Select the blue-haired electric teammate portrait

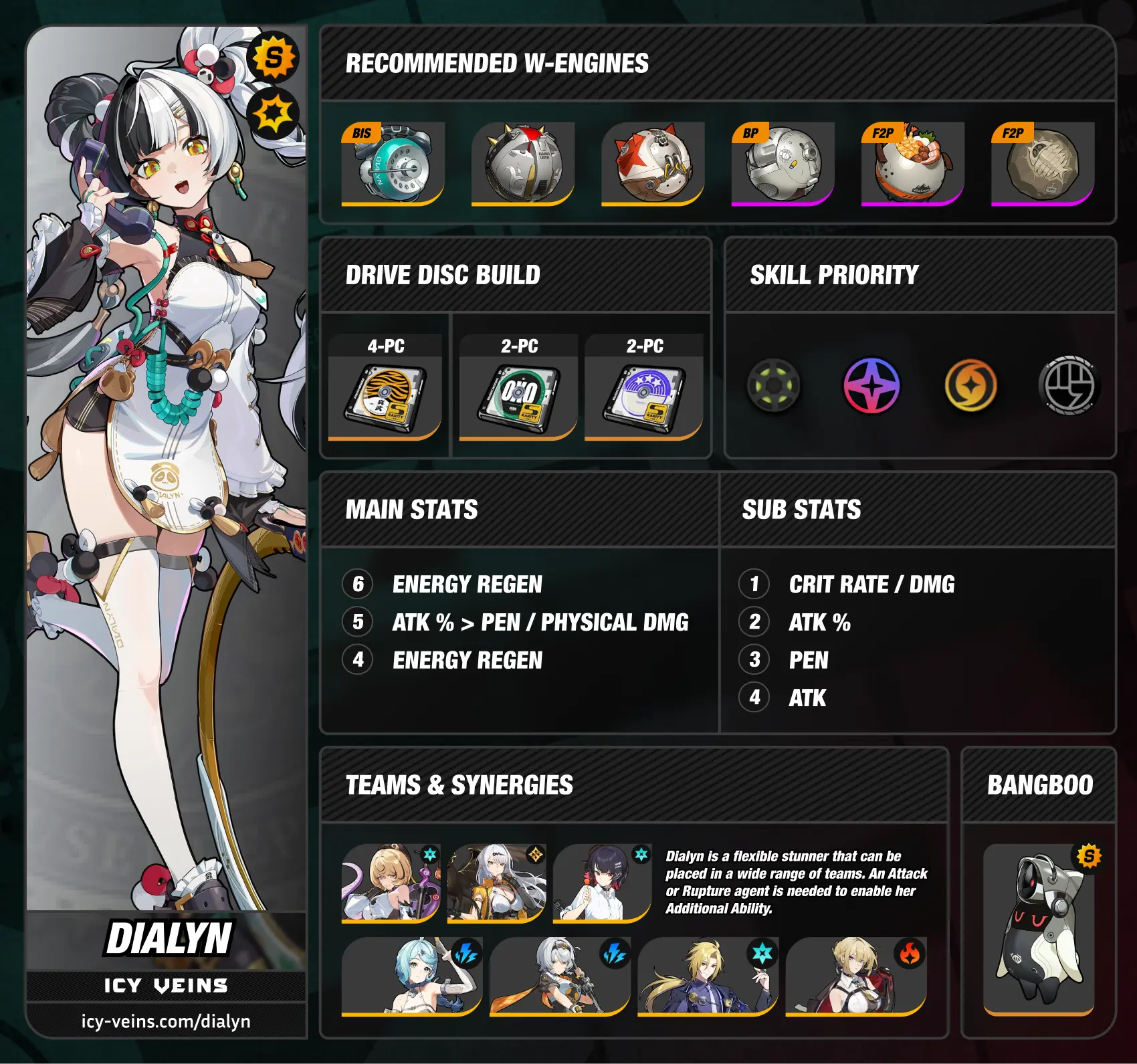[411, 976]
